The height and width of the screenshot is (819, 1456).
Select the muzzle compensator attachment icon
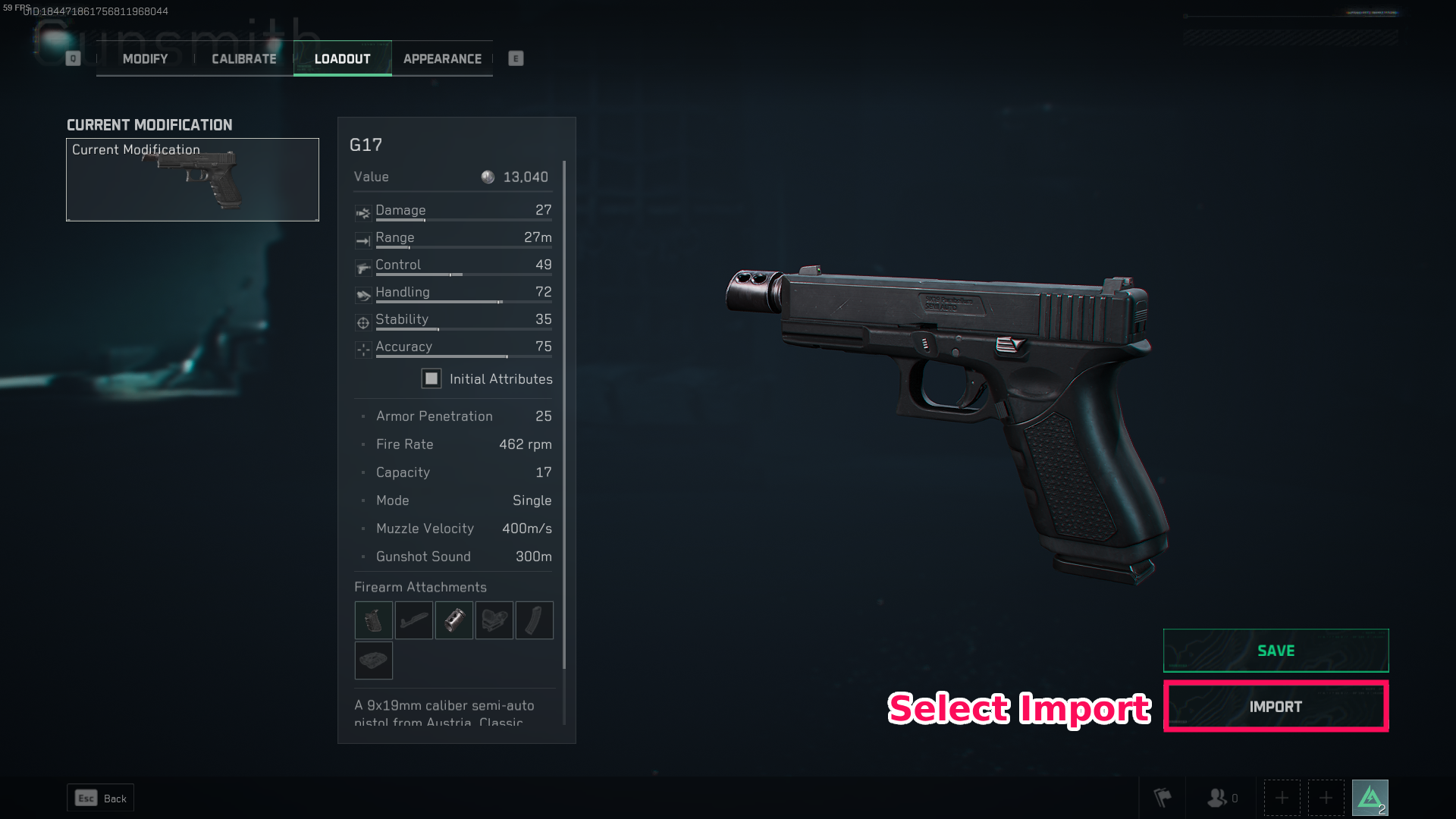[x=453, y=620]
